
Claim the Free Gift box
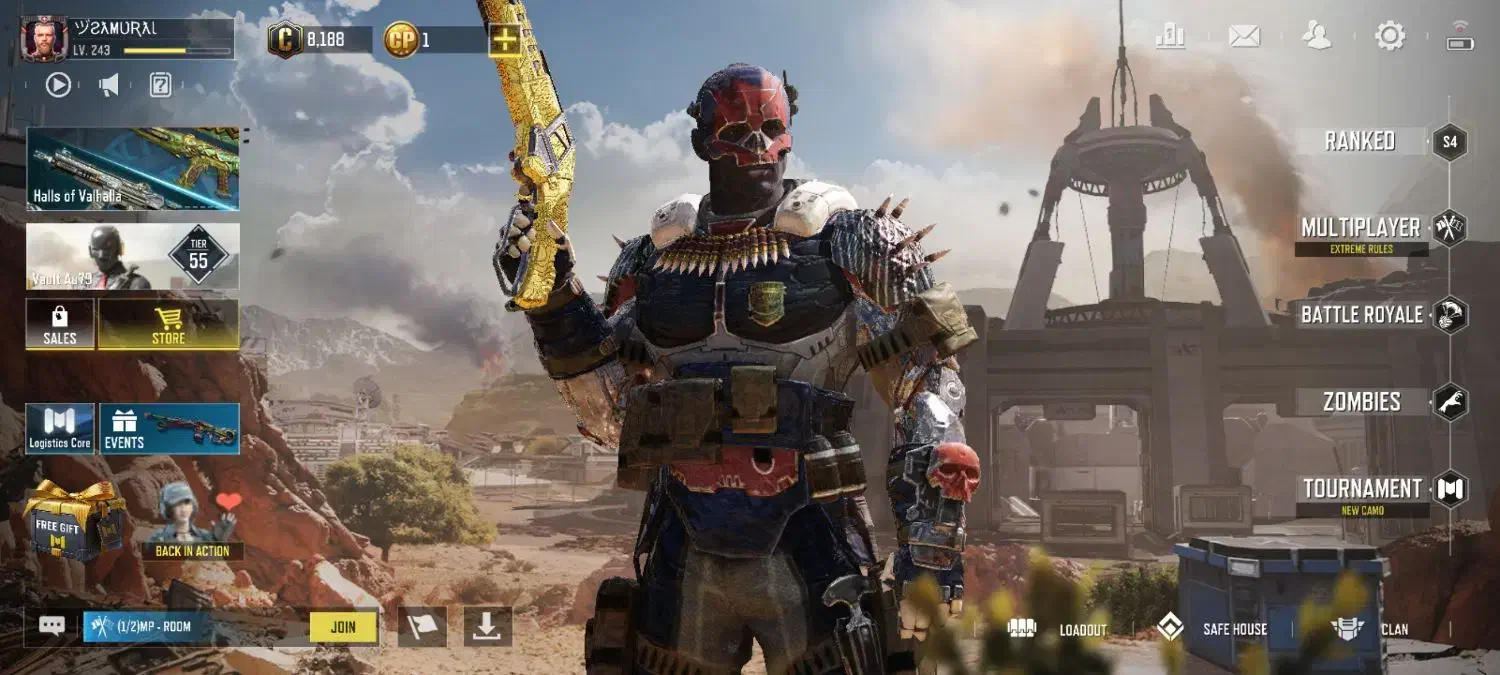[x=73, y=520]
